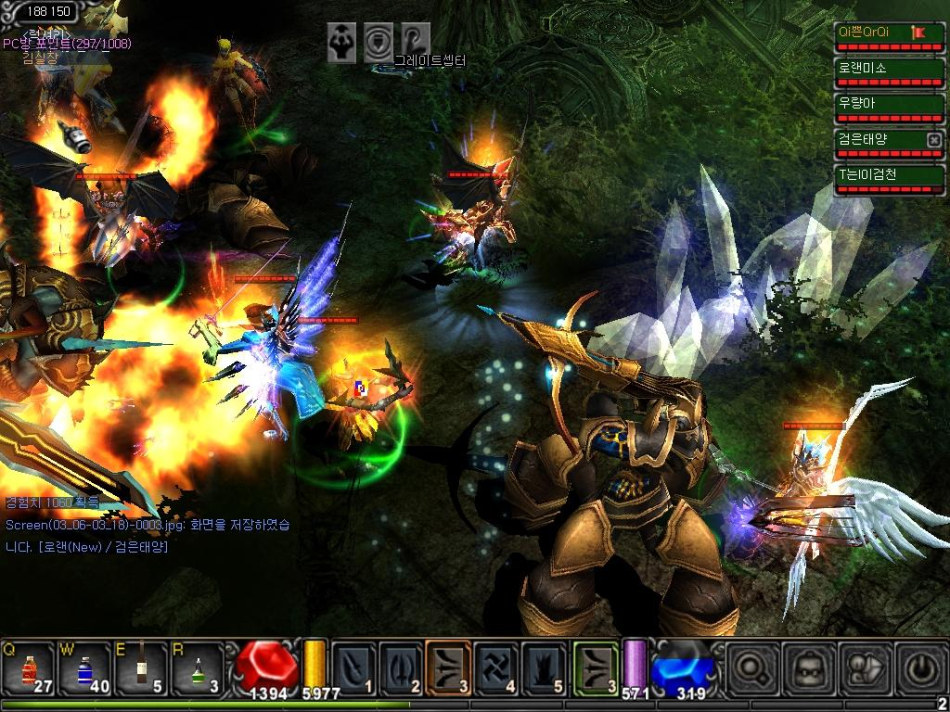
Task: Use the blue potion in slot W
Action: pos(84,667)
